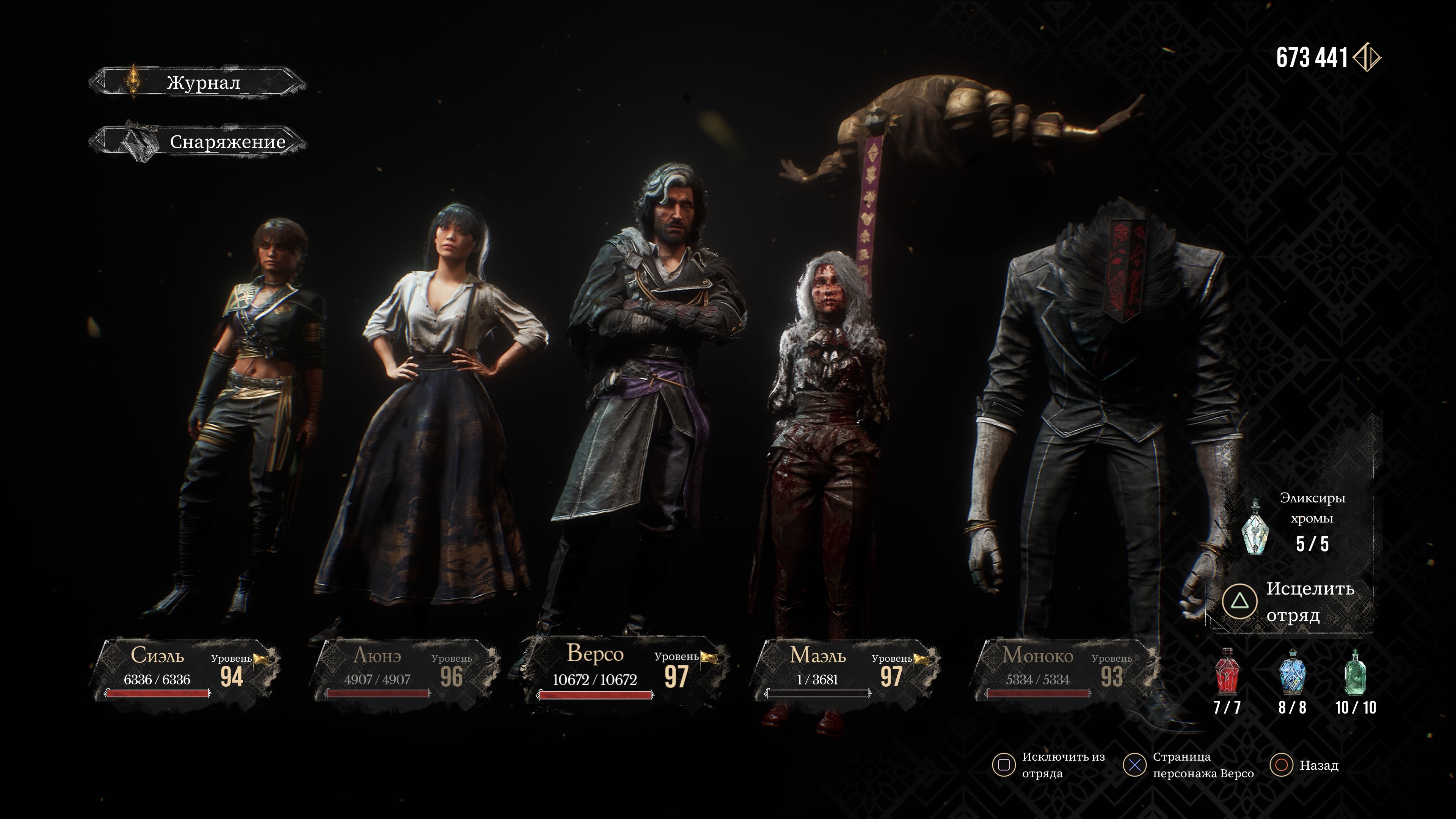1456x819 pixels.
Task: Select the green potion bottle icon
Action: 1355,673
